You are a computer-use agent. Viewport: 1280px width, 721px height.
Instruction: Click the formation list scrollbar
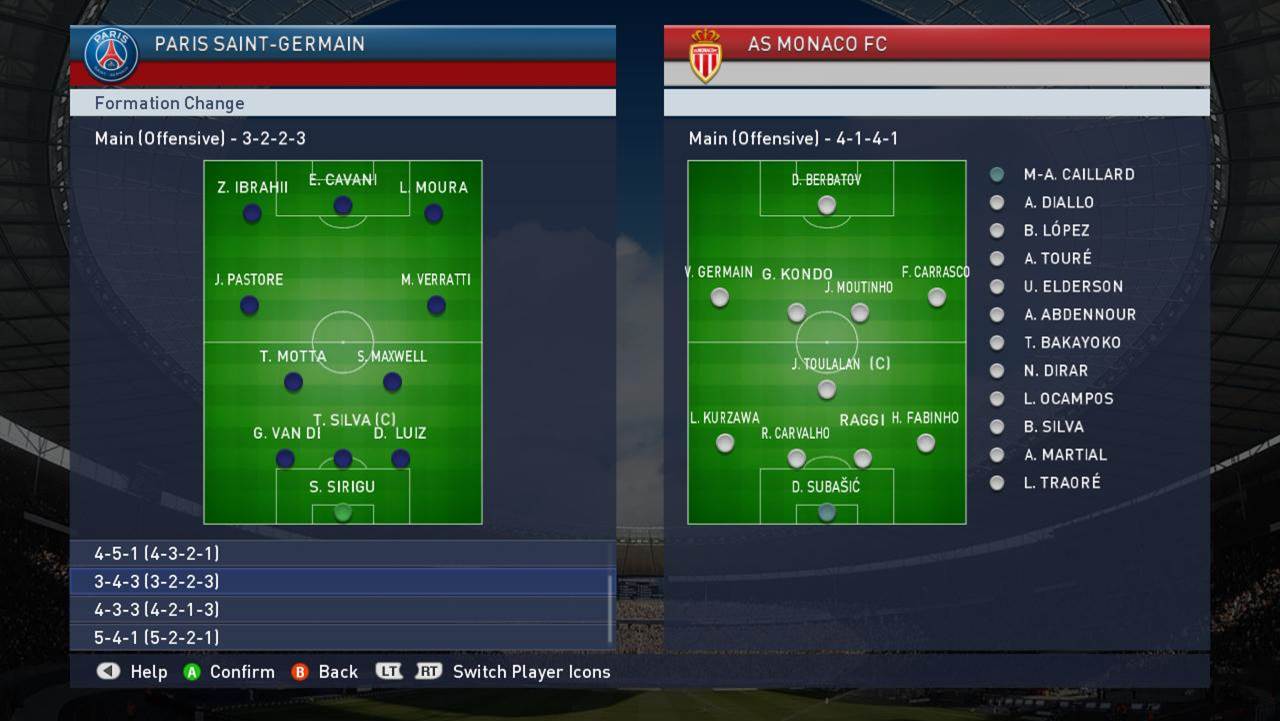pyautogui.click(x=611, y=607)
